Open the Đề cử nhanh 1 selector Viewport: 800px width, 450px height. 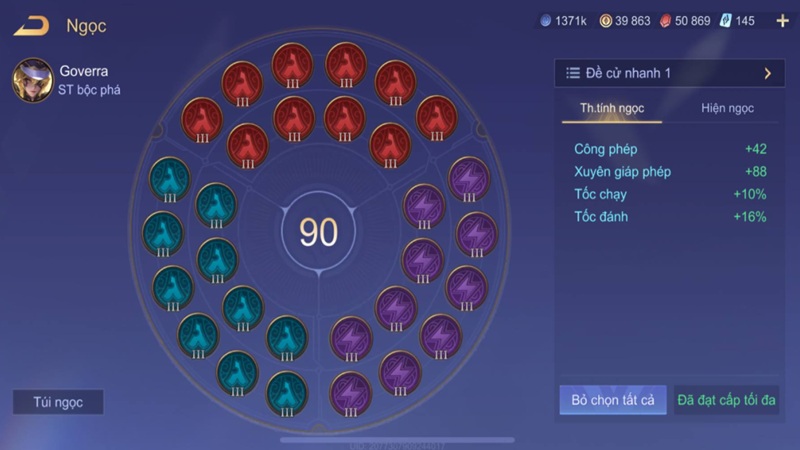point(670,73)
